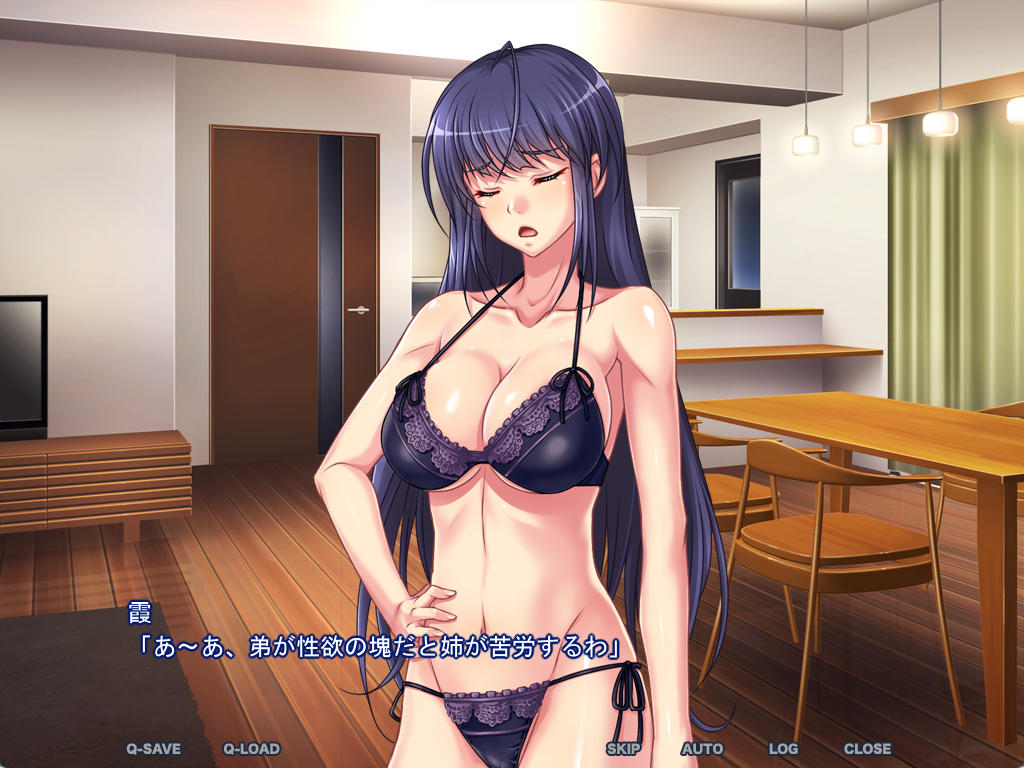Load the quick save with Q-LOAD
This screenshot has width=1024, height=768.
coord(251,748)
